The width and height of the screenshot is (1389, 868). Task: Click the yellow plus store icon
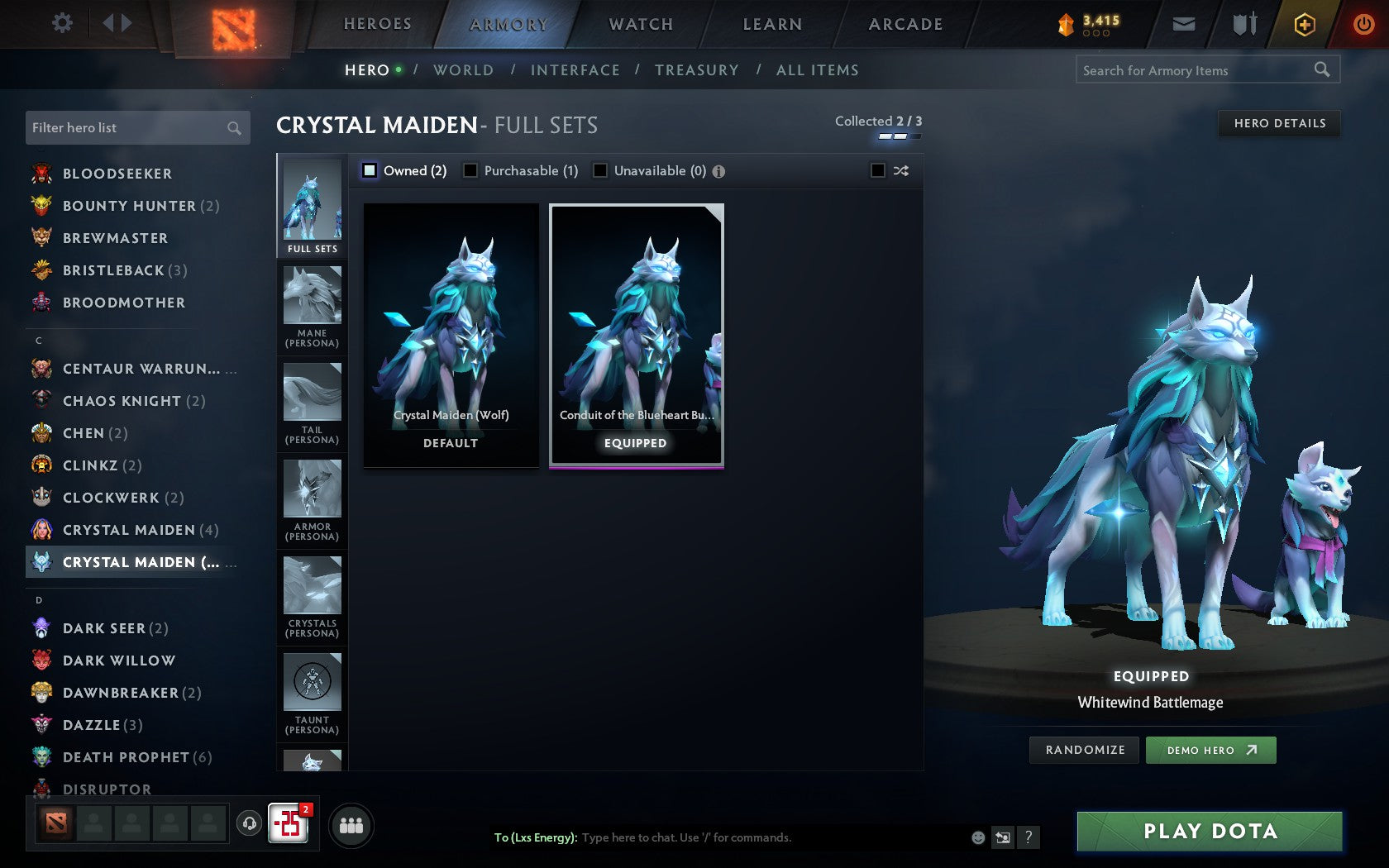1304,24
